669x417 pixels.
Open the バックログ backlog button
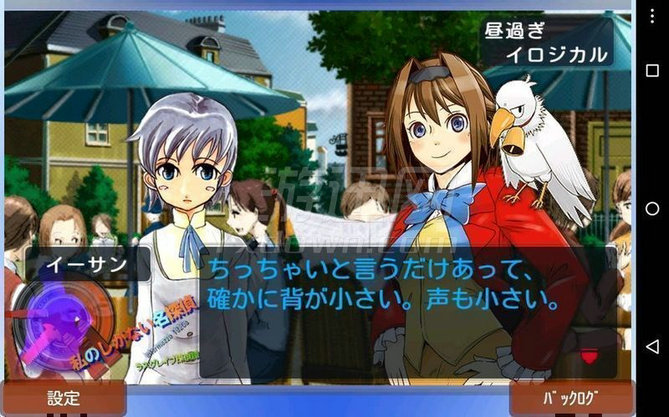coord(570,398)
